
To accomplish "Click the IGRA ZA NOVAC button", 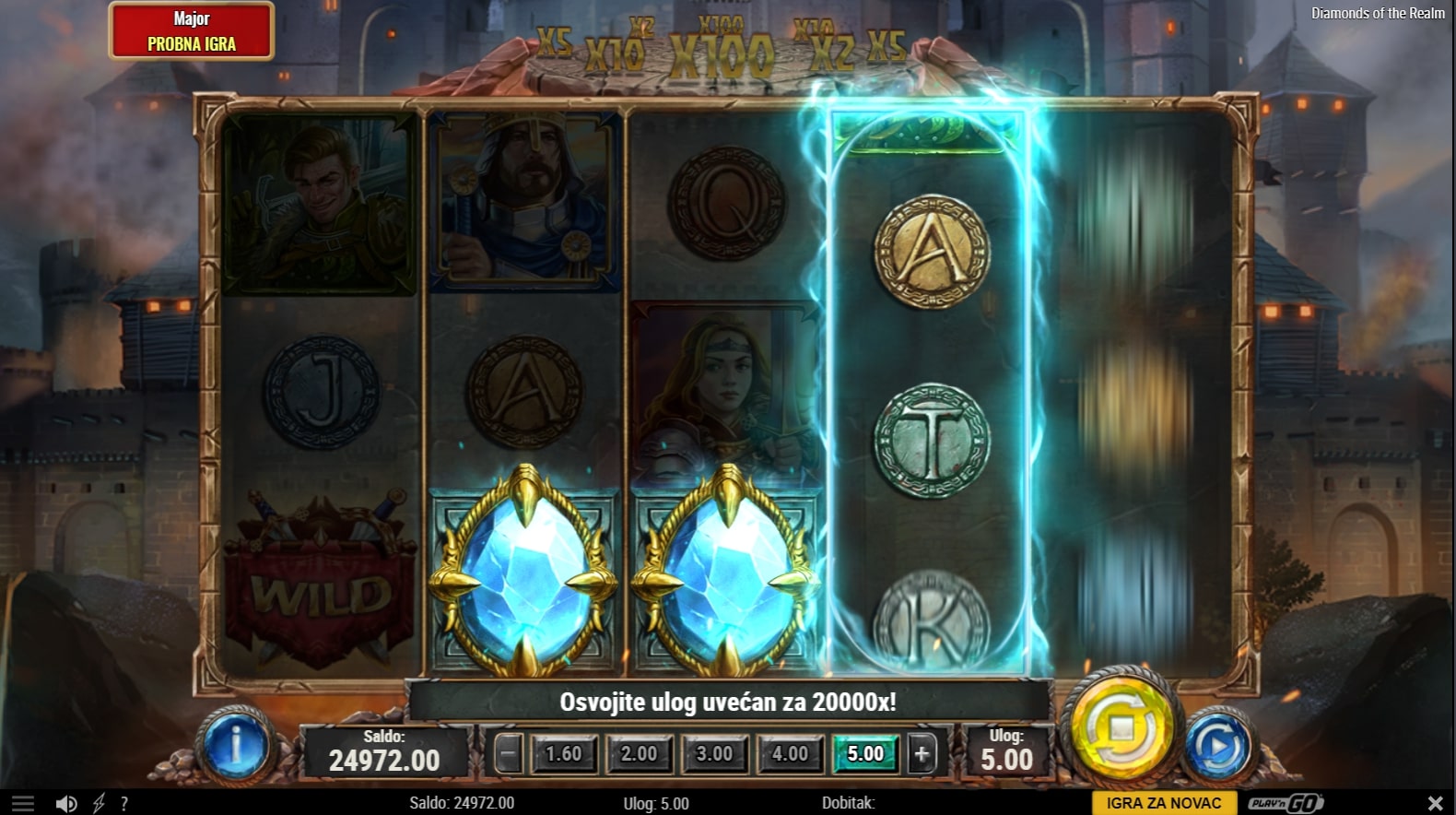I will [1164, 803].
